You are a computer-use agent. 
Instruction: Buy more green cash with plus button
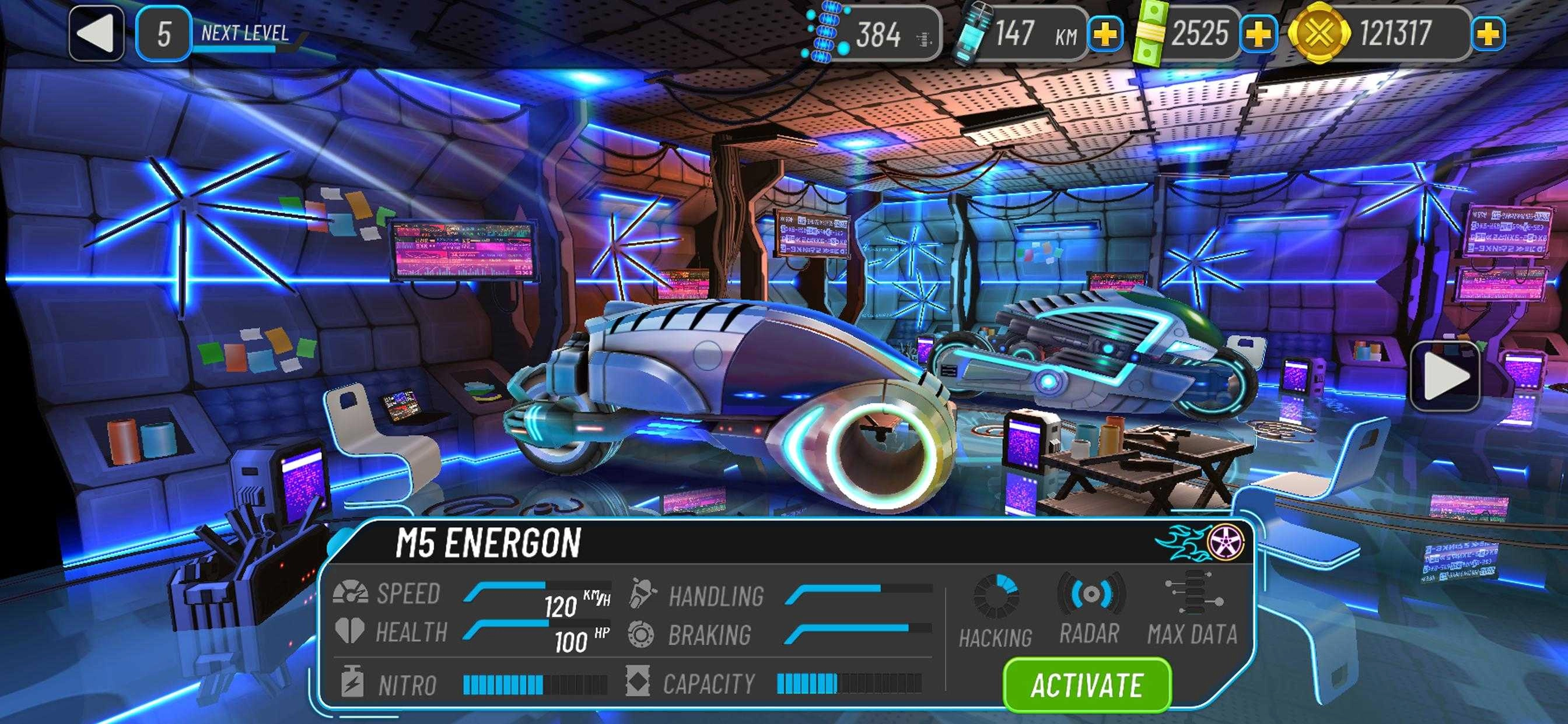tap(1258, 34)
